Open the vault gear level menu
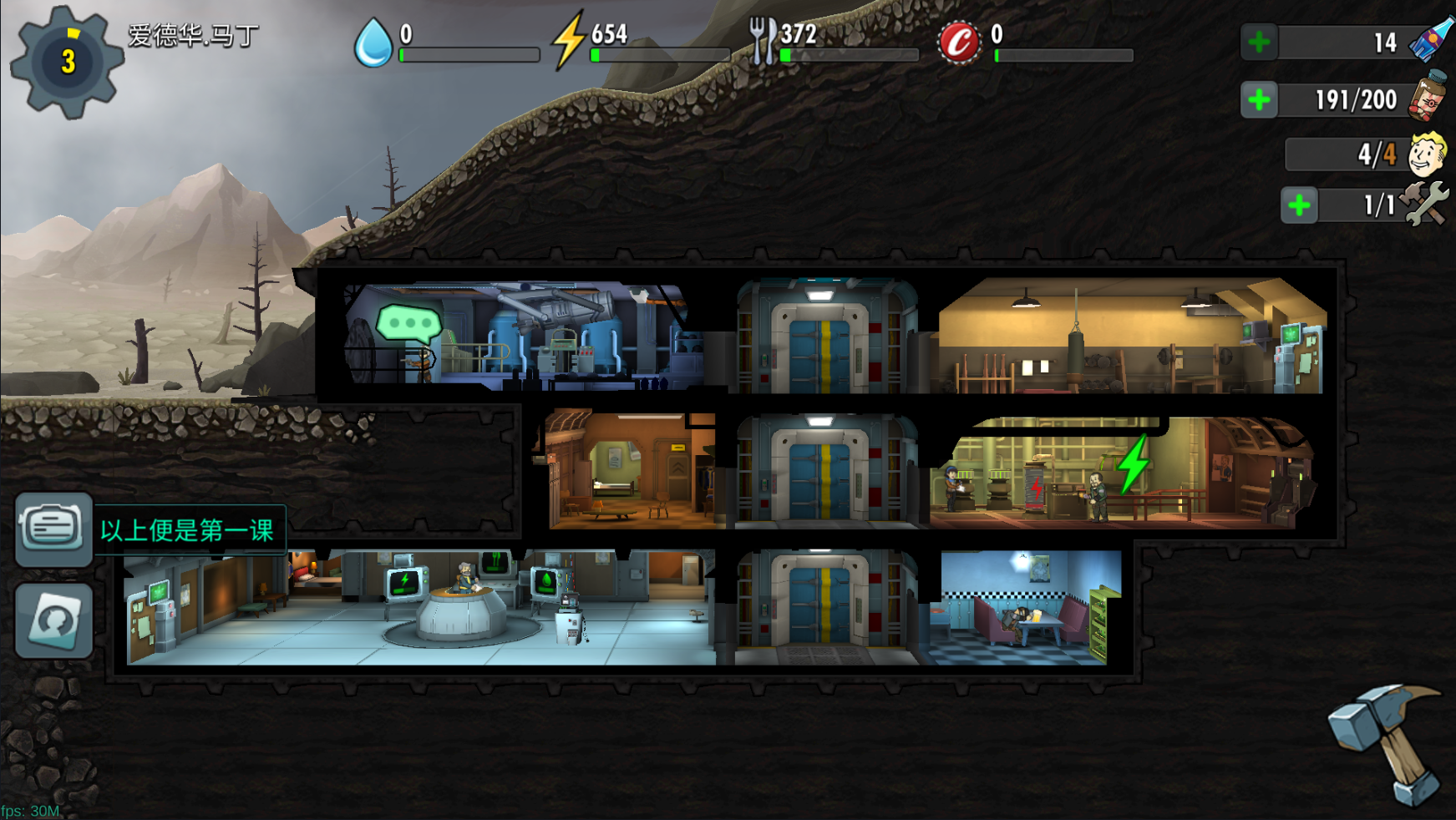 (67, 61)
